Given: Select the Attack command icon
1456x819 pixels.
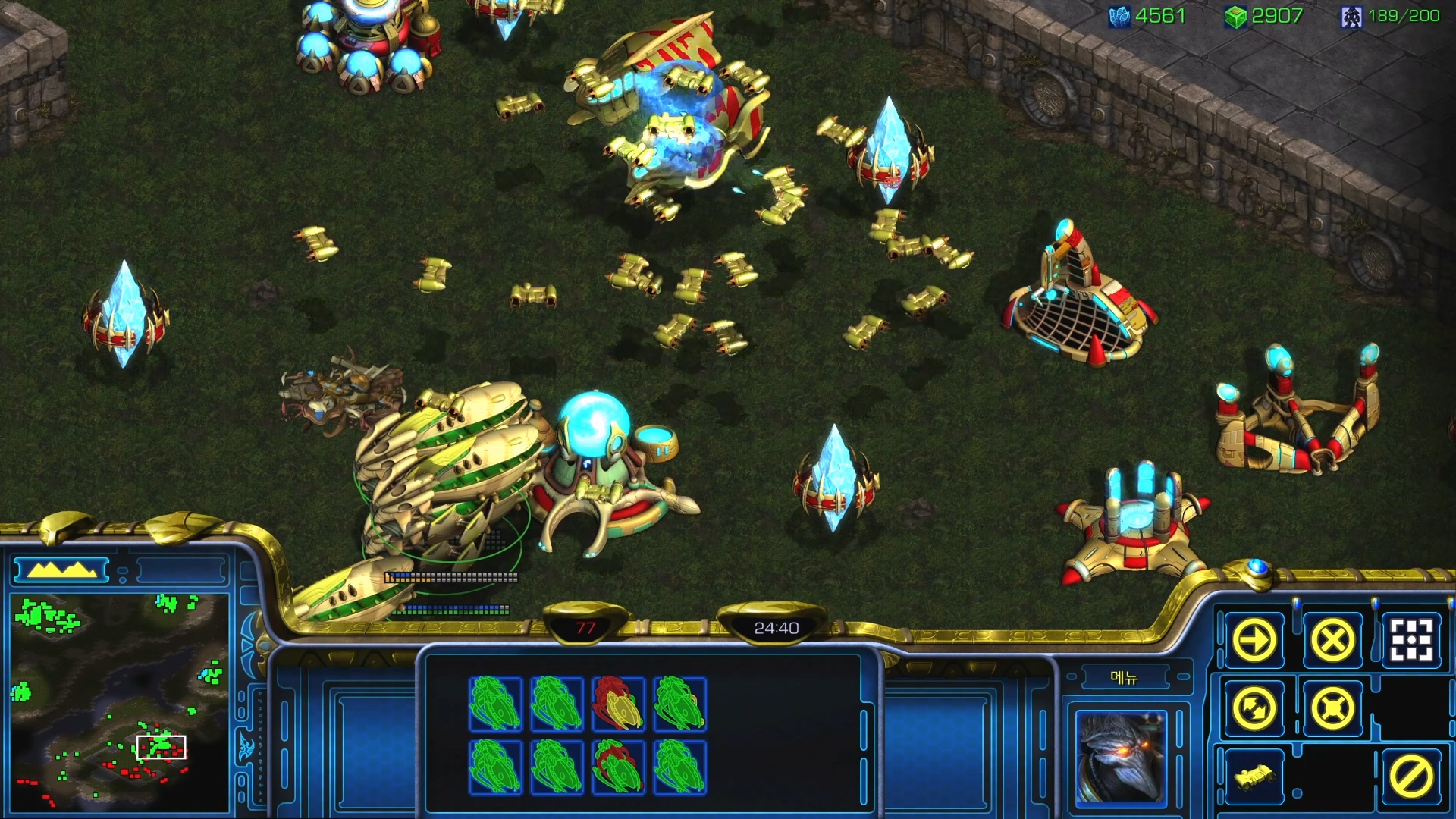Looking at the screenshot, I should coord(1410,641).
